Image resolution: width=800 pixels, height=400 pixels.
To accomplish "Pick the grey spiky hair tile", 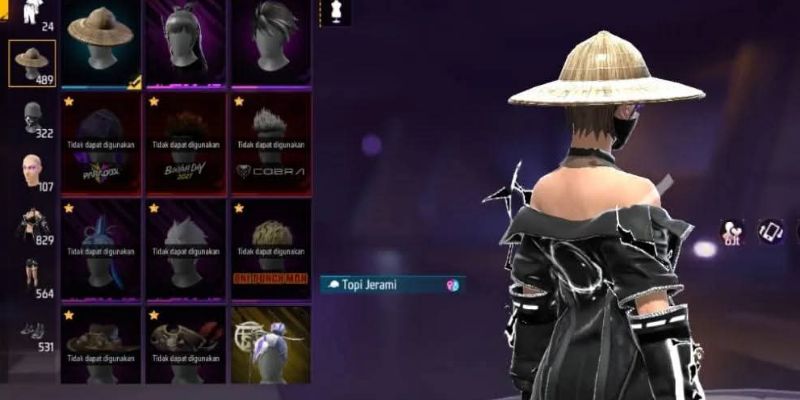I will tap(271, 42).
